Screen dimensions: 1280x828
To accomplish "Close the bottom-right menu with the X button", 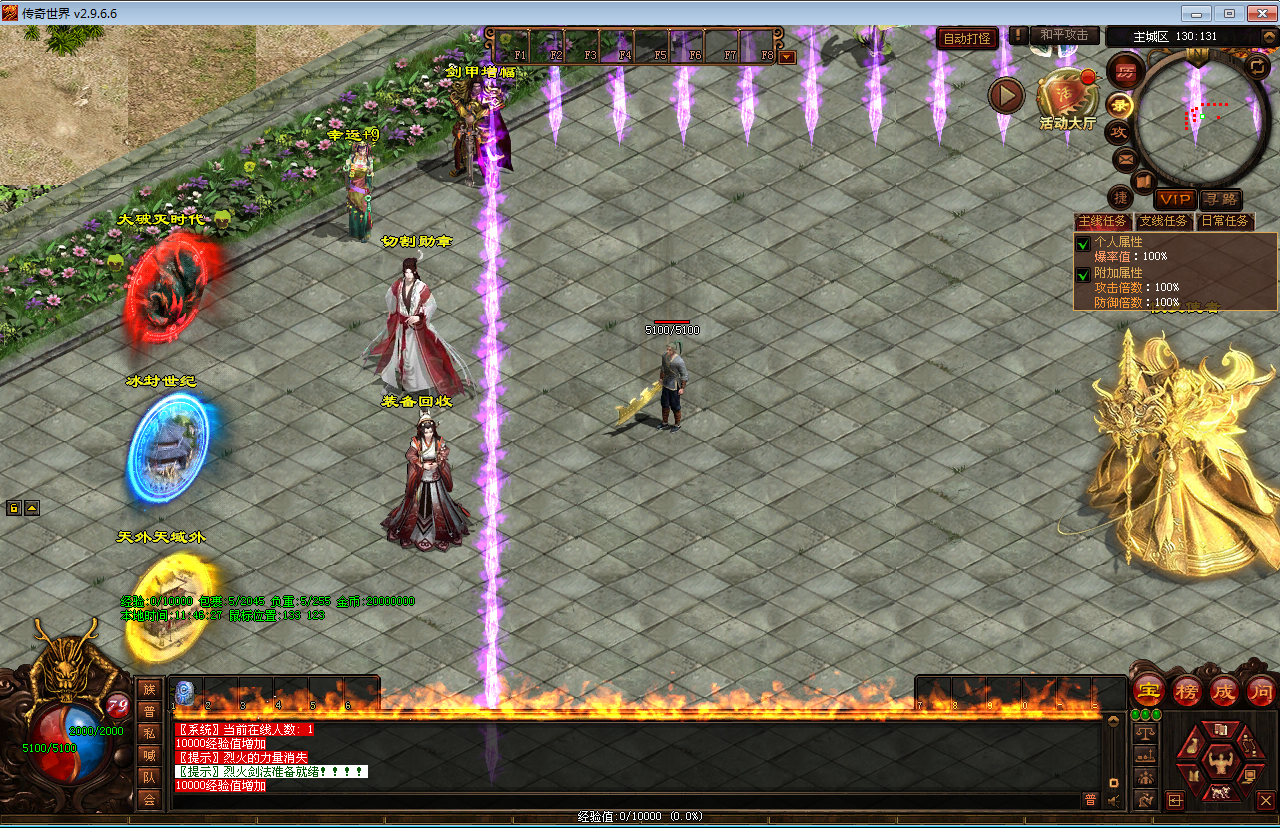I will (1265, 800).
